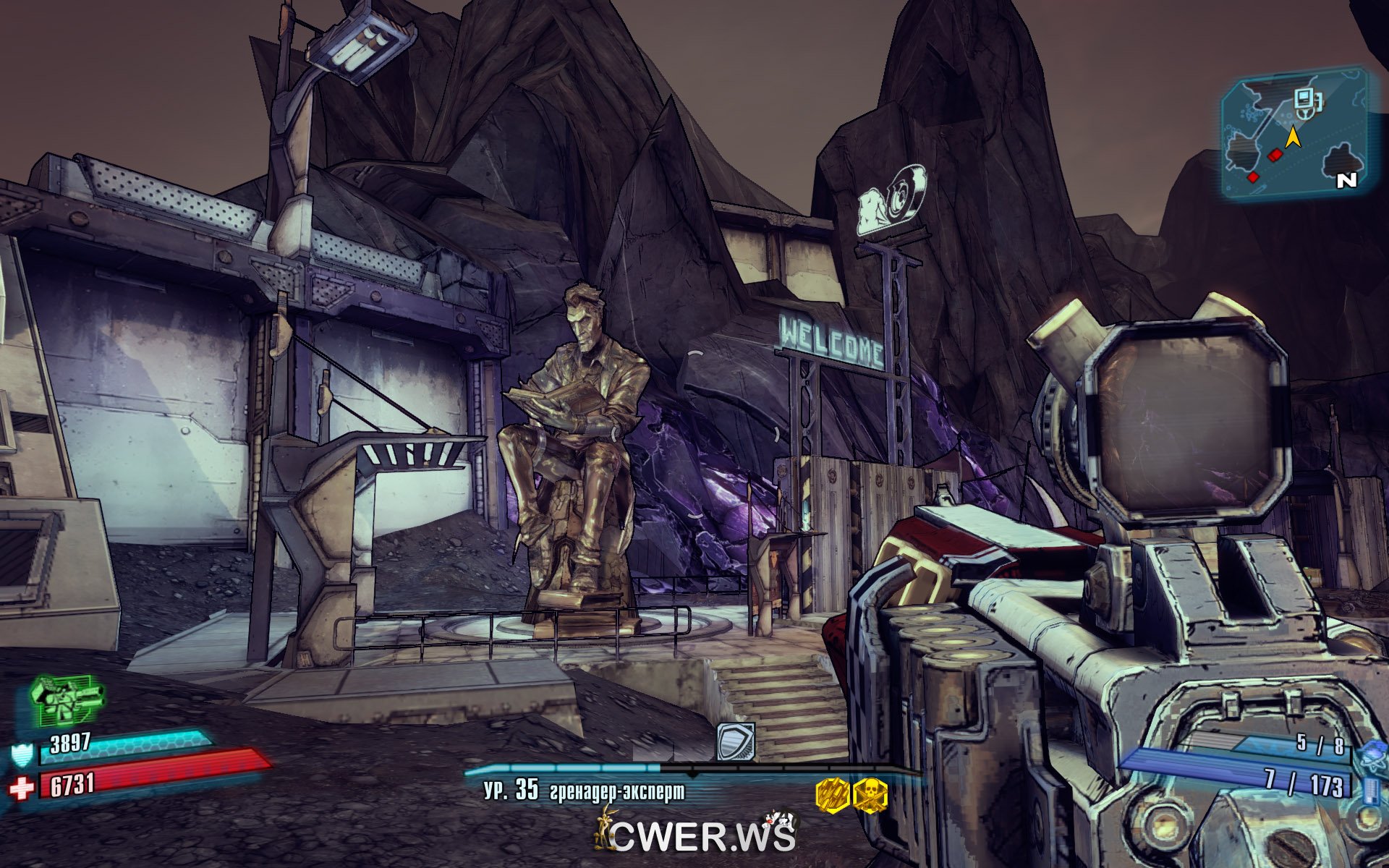Select the shield marker above the experience bar

(x=735, y=741)
